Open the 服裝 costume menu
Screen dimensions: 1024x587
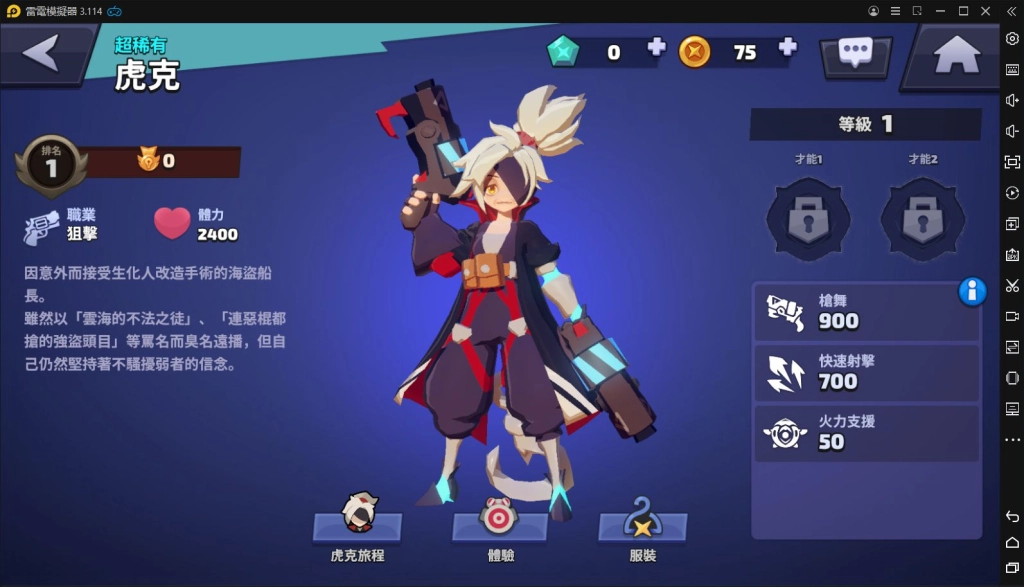(x=643, y=525)
